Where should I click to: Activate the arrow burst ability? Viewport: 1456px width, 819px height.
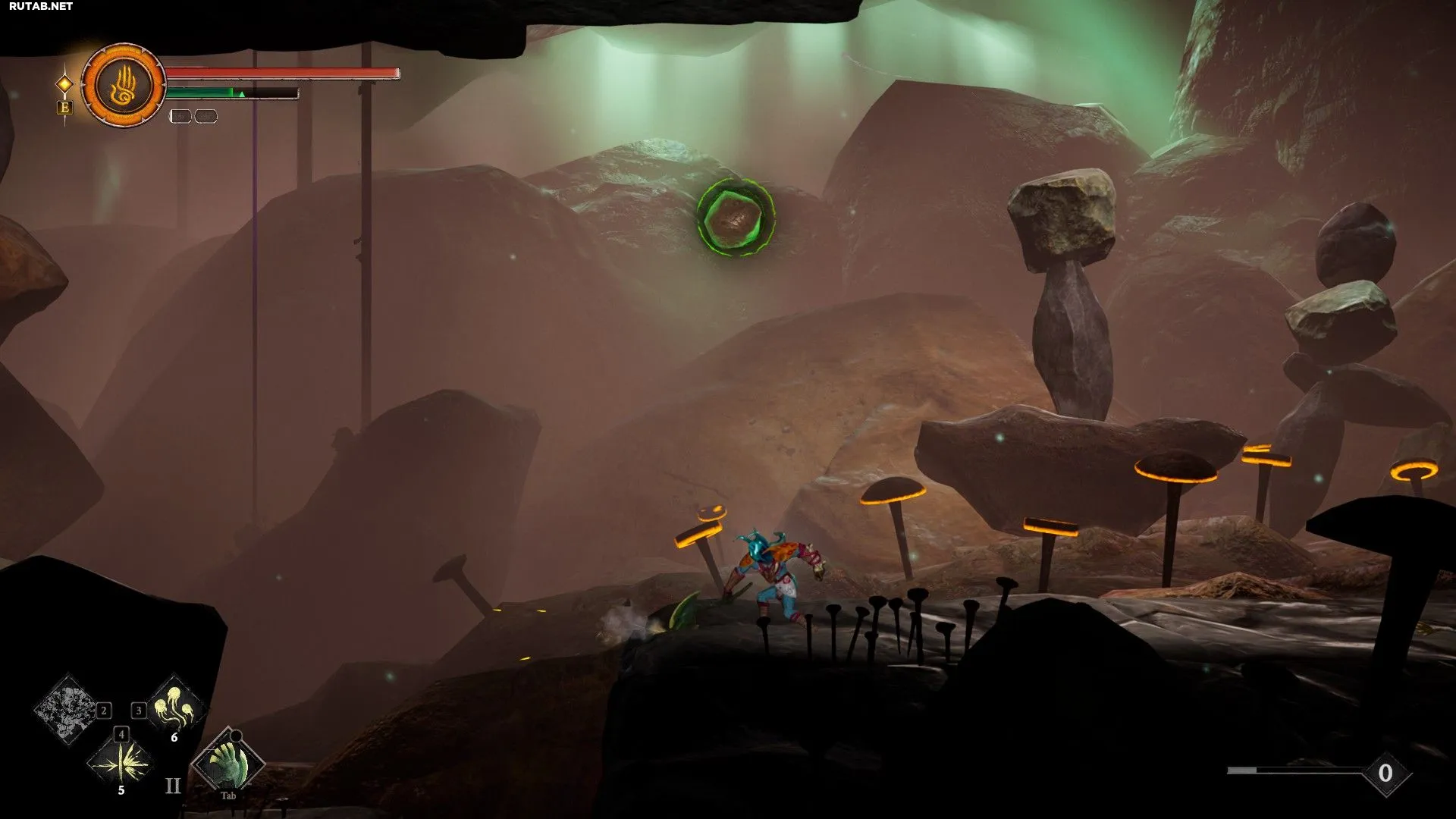tap(121, 762)
